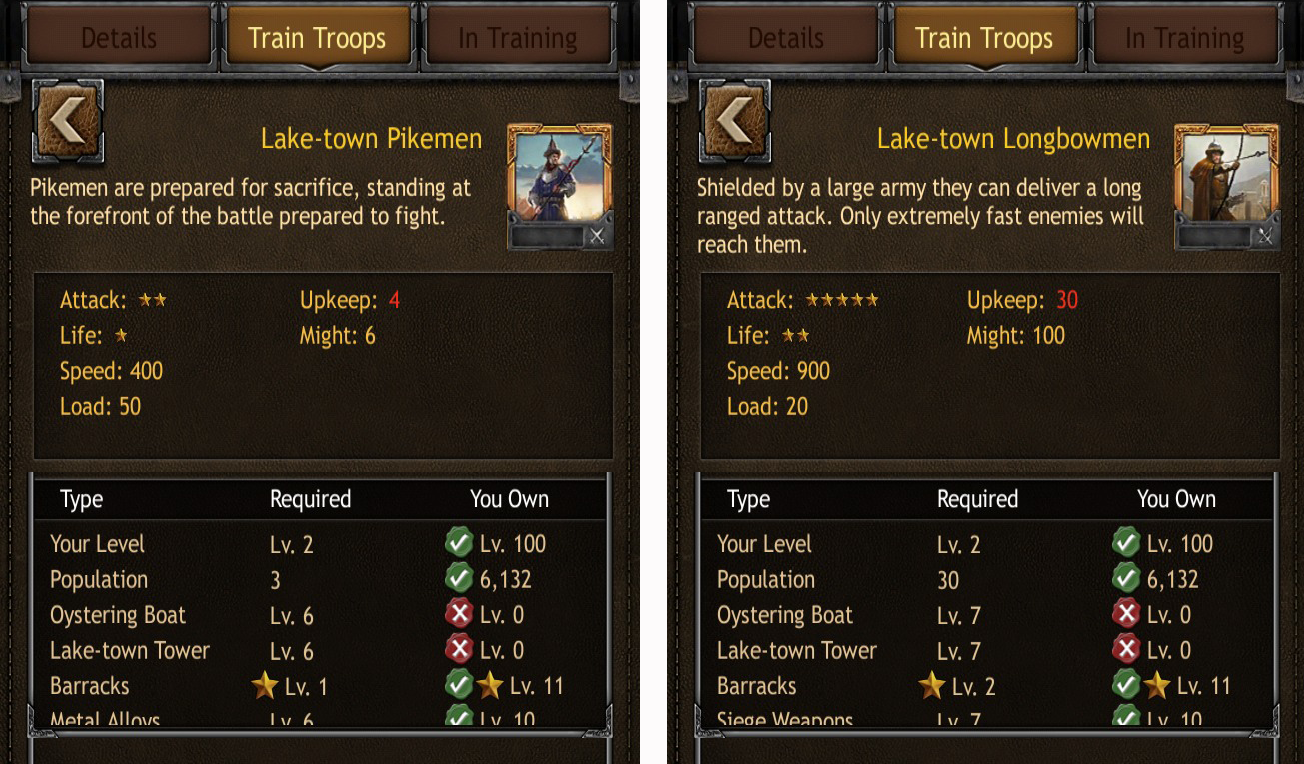The image size is (1304, 764).
Task: Tap the Lake-town Pikemen portrait
Action: (559, 174)
